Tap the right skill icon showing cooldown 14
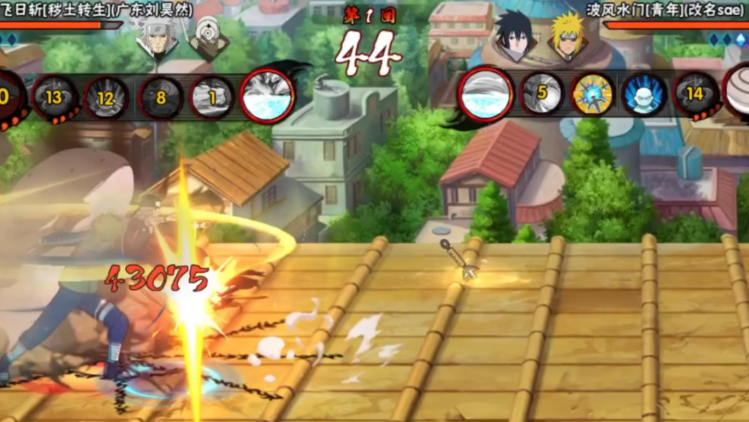This screenshot has width=749, height=422. pyautogui.click(x=697, y=94)
